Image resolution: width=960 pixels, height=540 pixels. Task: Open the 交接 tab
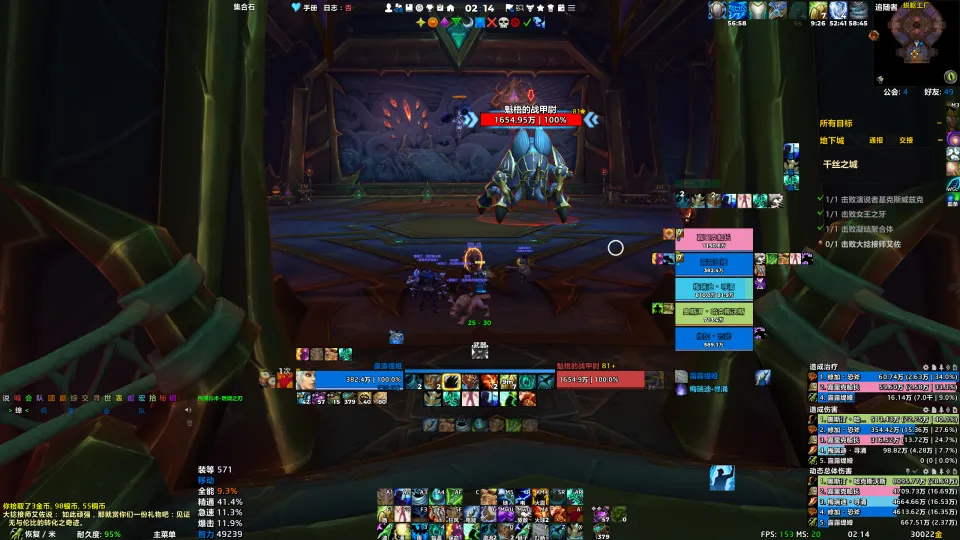905,141
